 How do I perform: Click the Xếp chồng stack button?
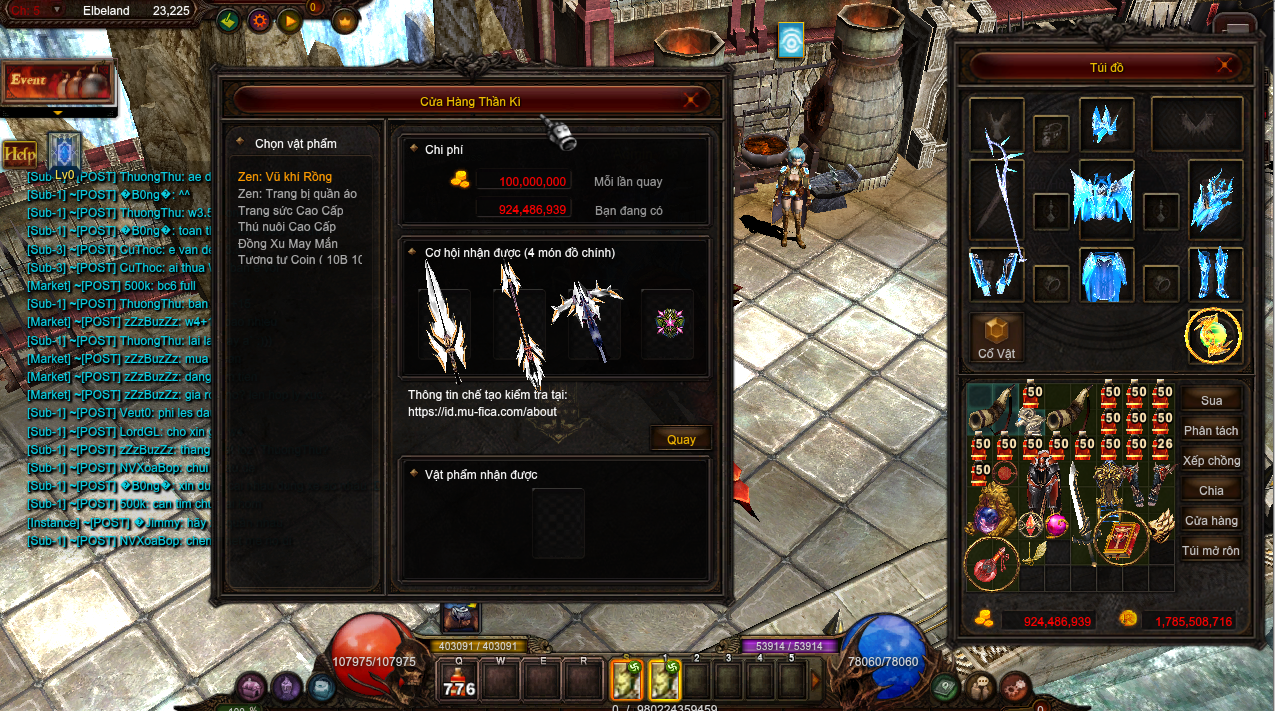pyautogui.click(x=1211, y=460)
